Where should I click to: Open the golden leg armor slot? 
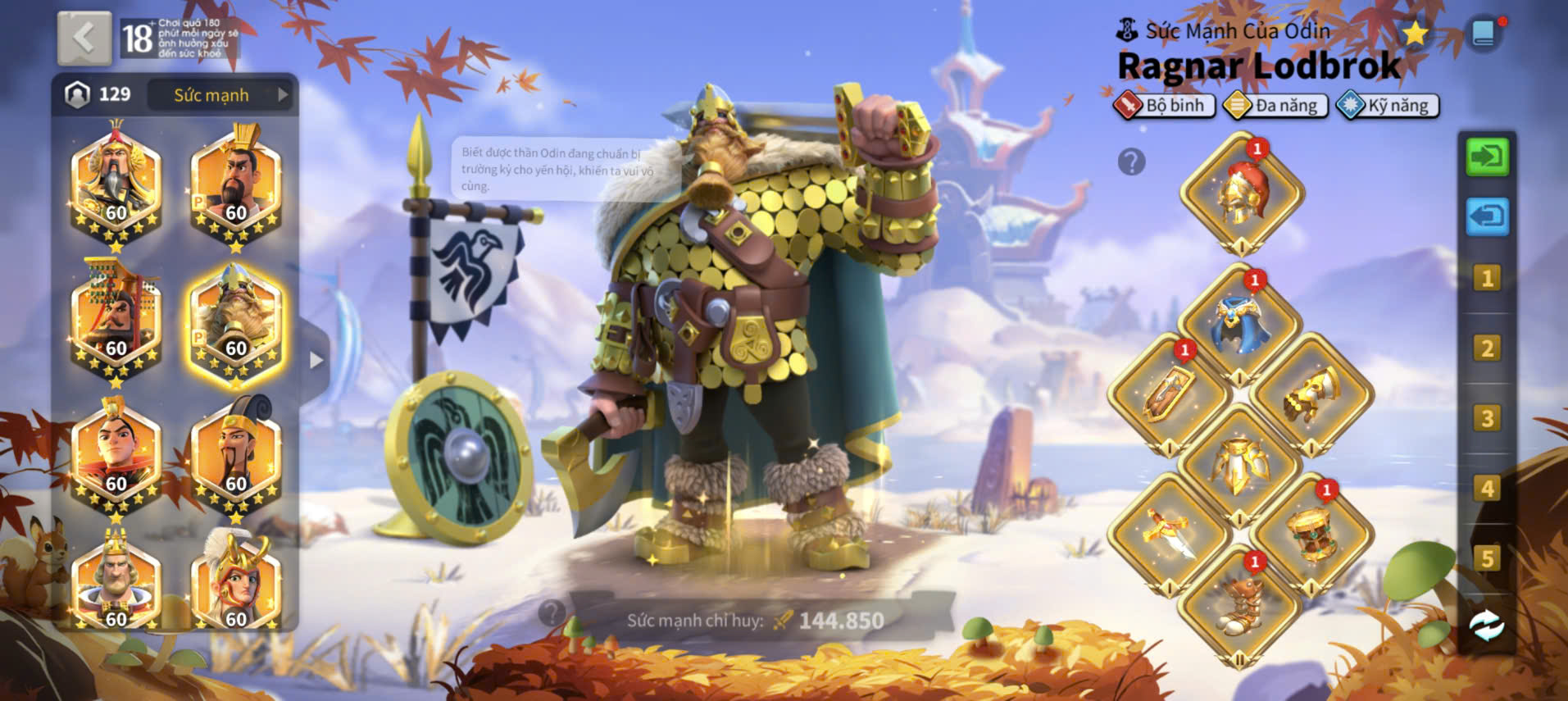pyautogui.click(x=1239, y=465)
